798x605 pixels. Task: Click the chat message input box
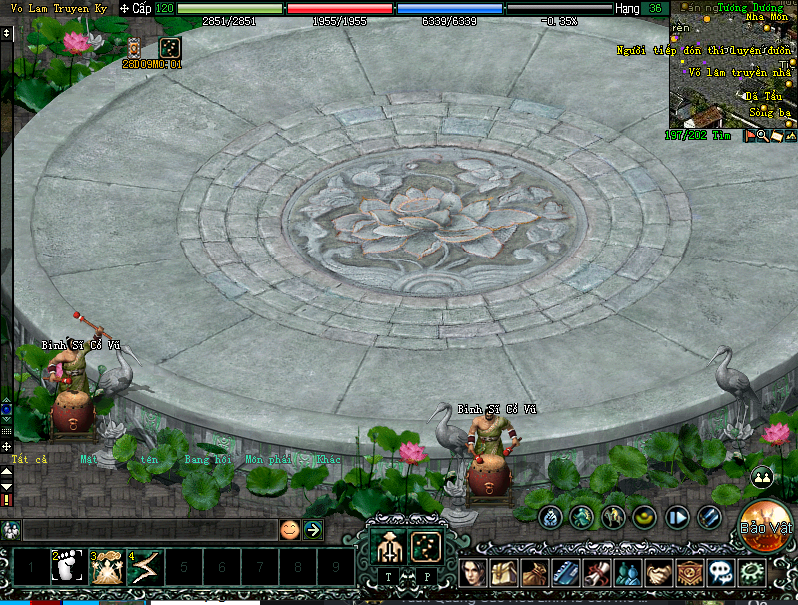pyautogui.click(x=148, y=530)
